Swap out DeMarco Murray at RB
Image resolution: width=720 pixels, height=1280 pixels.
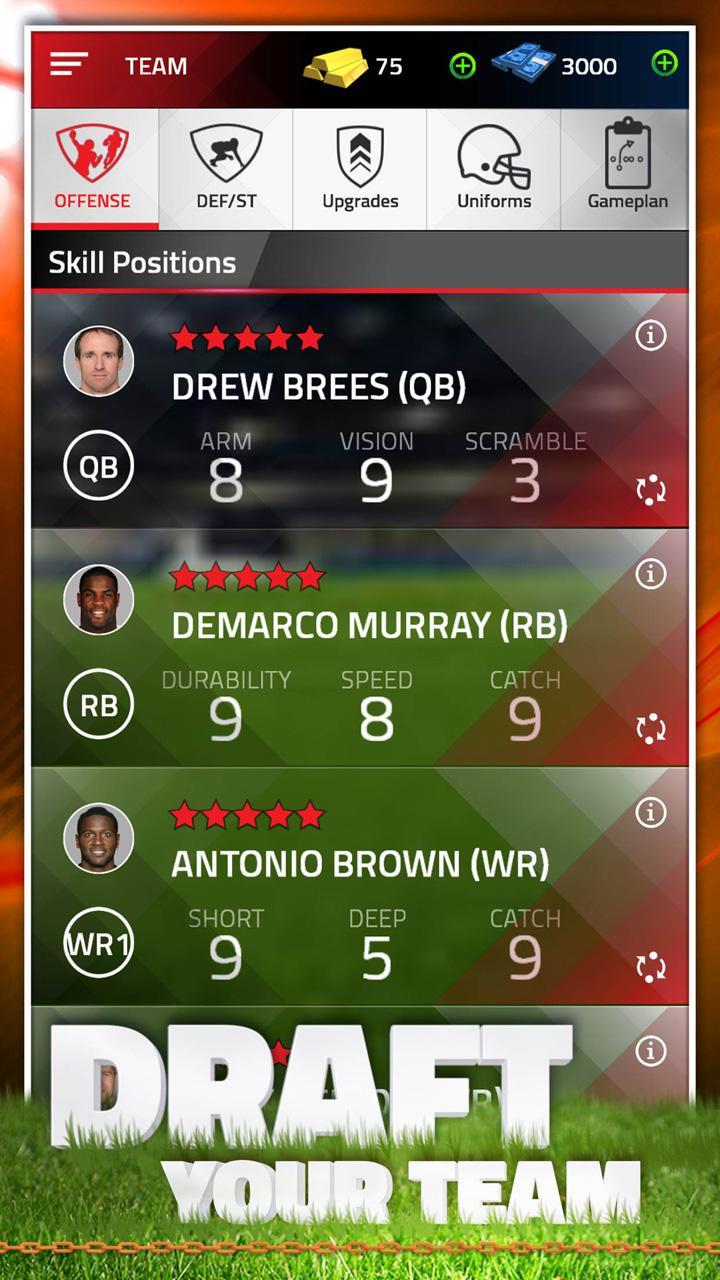click(x=651, y=729)
